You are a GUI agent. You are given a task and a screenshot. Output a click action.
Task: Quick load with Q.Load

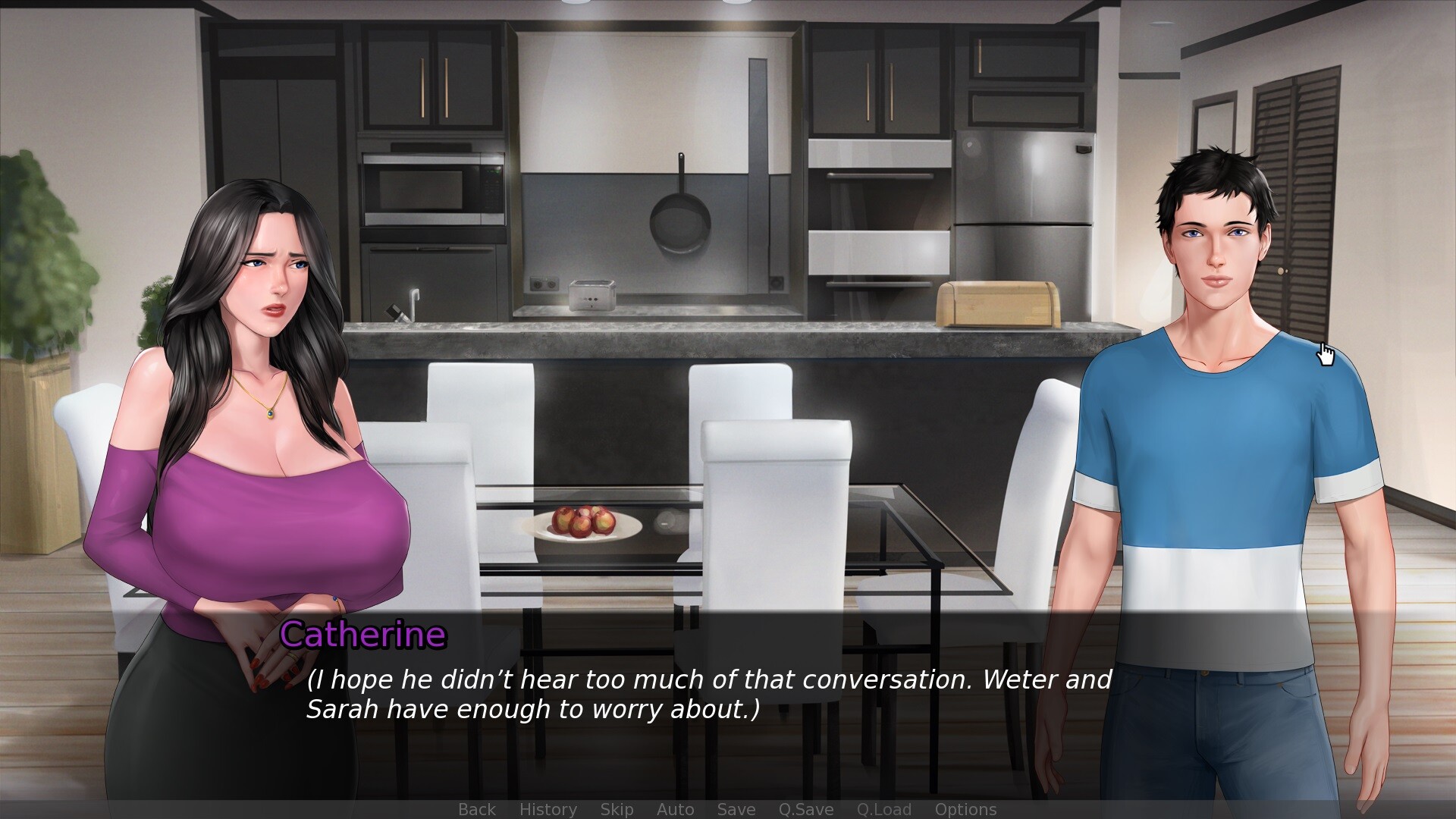click(x=883, y=809)
